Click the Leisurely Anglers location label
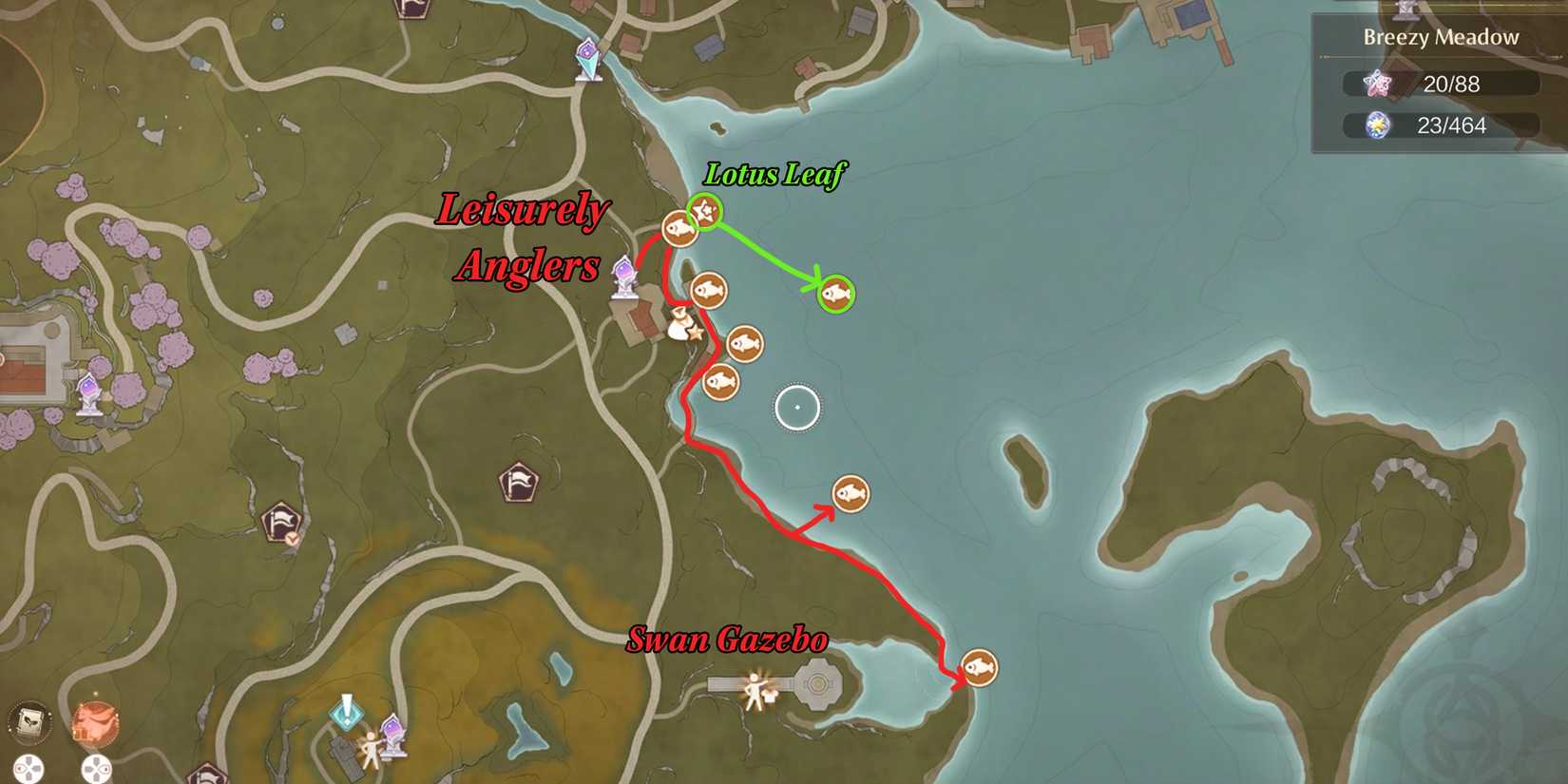The width and height of the screenshot is (1568, 784). 523,239
